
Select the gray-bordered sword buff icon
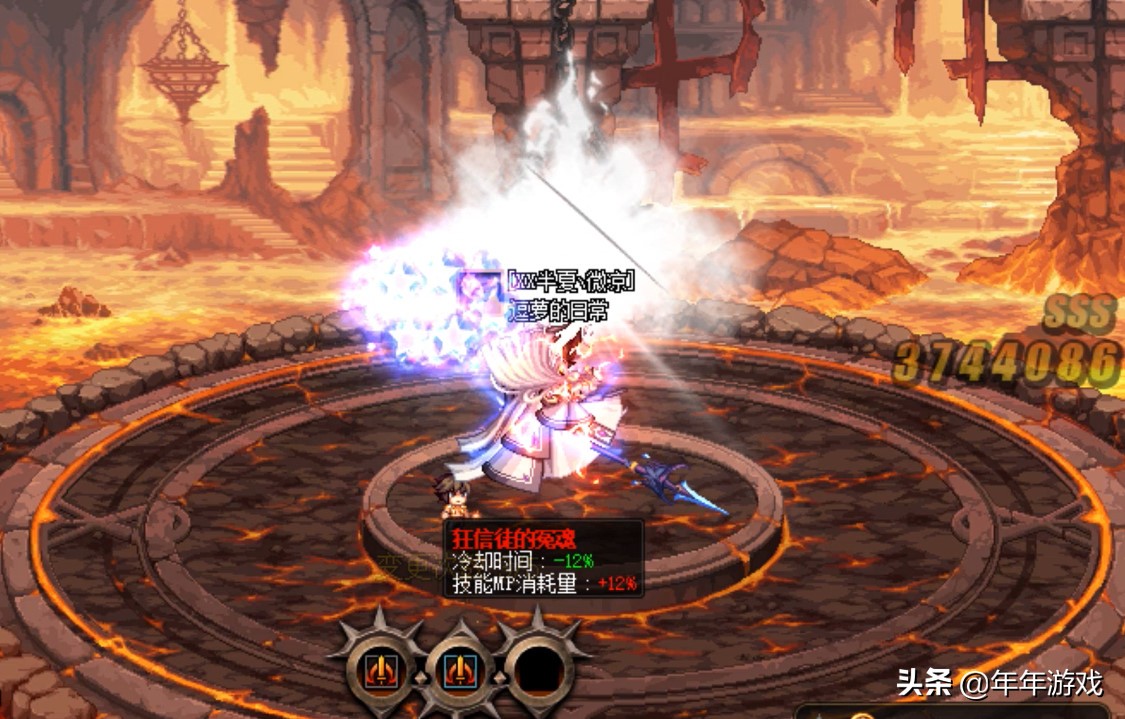pyautogui.click(x=382, y=669)
